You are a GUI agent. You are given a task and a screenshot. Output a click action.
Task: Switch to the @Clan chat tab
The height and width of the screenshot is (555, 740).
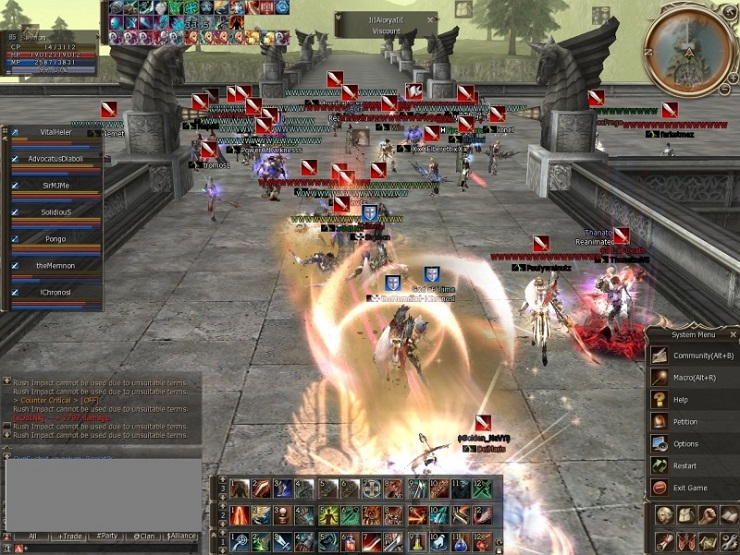[144, 536]
